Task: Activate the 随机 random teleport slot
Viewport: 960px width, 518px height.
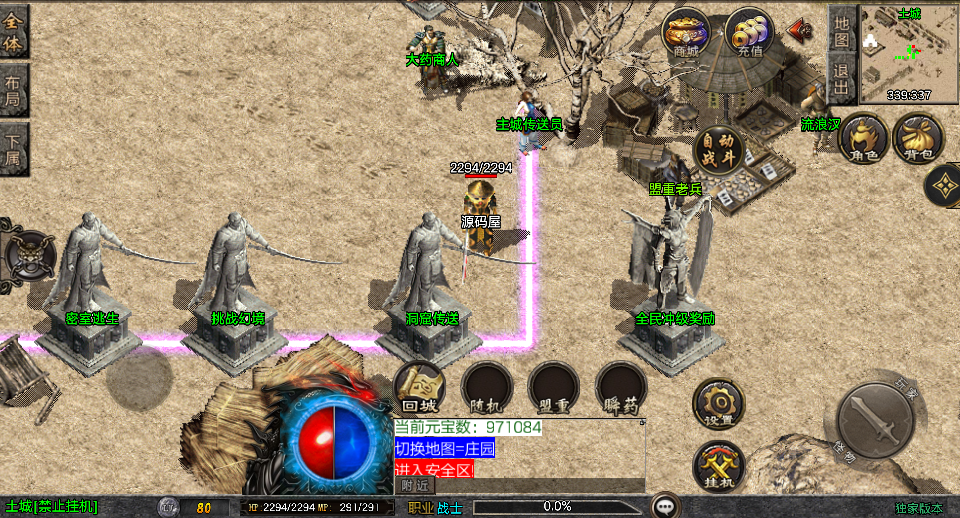Action: coord(486,387)
